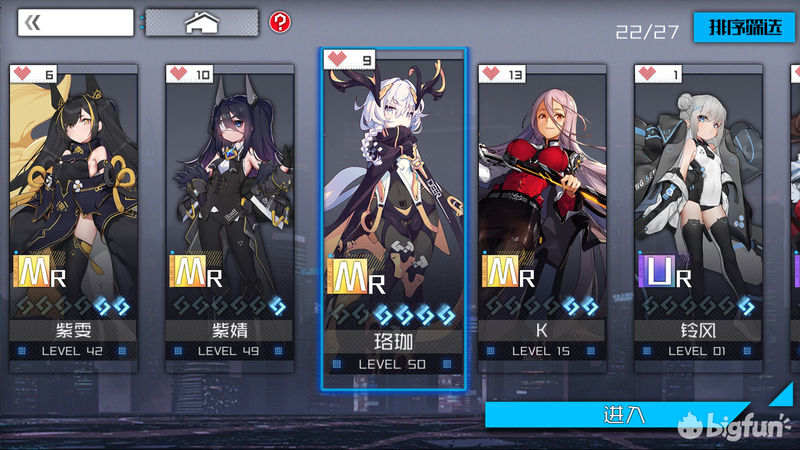This screenshot has width=800, height=450.
Task: Return to home via the house button
Action: coord(202,22)
